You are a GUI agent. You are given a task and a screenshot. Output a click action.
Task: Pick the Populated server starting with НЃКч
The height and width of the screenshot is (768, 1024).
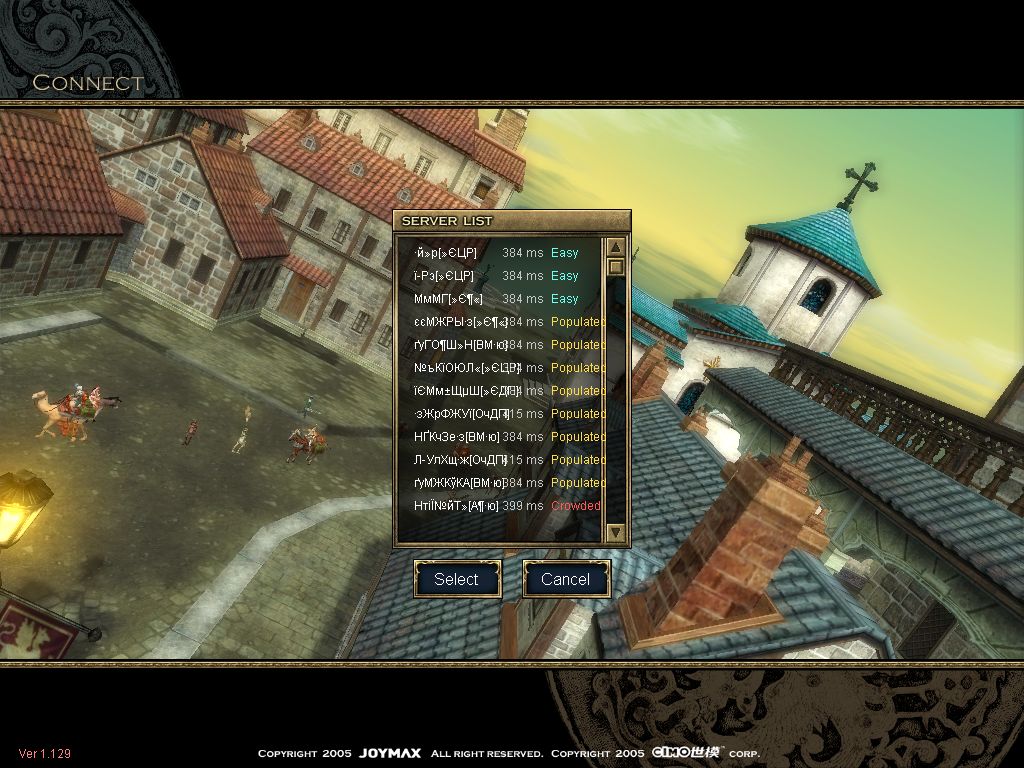[x=500, y=437]
